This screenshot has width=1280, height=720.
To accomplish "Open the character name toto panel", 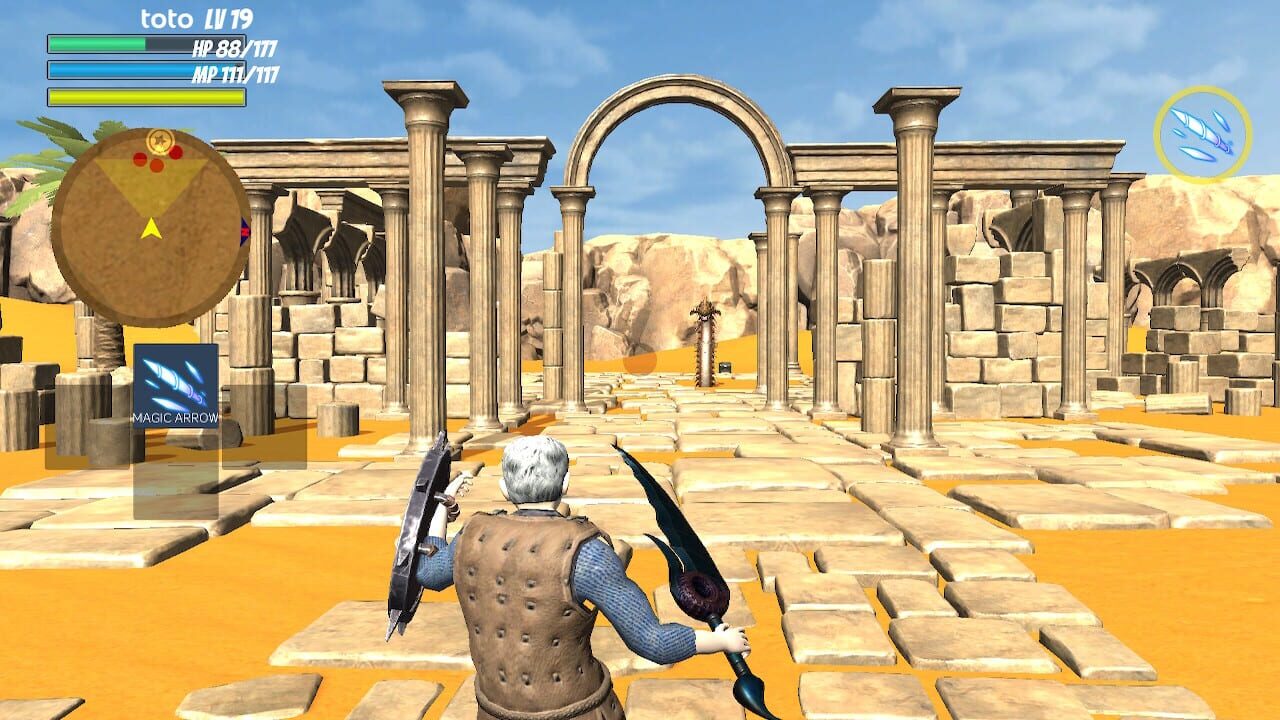I will (170, 17).
